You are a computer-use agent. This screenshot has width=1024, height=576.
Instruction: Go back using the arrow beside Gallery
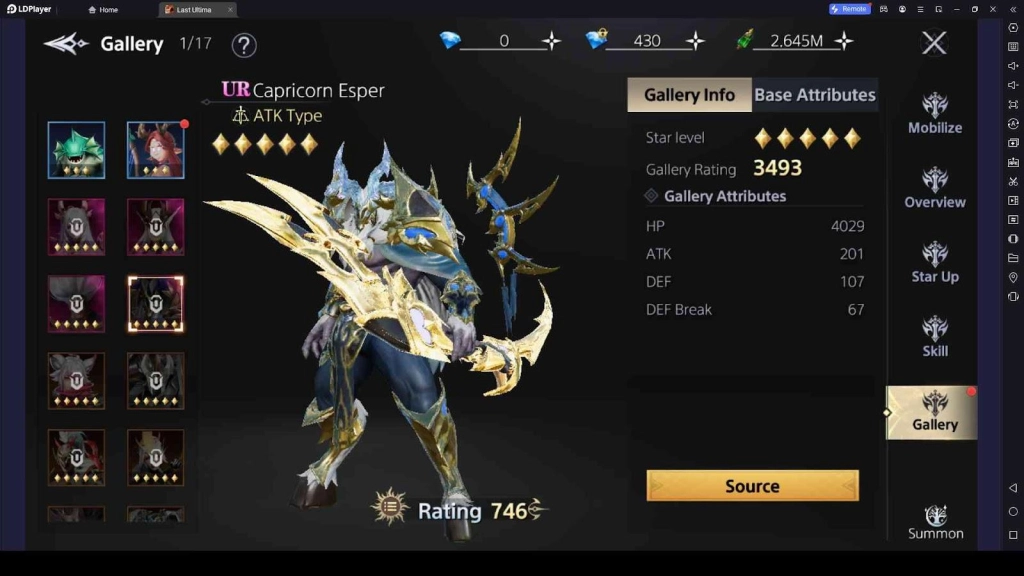pyautogui.click(x=66, y=44)
